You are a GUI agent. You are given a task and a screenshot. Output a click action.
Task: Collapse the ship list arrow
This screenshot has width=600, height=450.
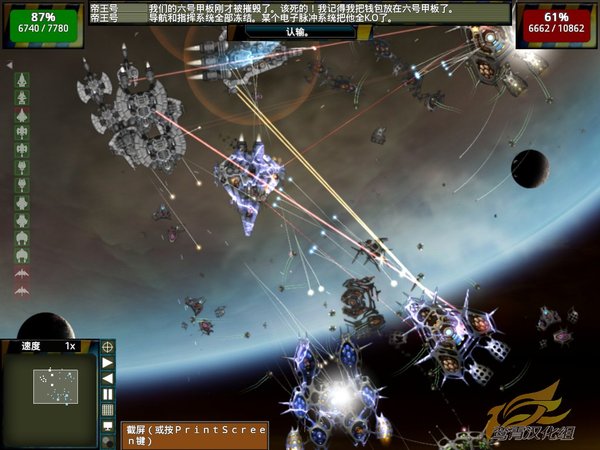(9, 65)
